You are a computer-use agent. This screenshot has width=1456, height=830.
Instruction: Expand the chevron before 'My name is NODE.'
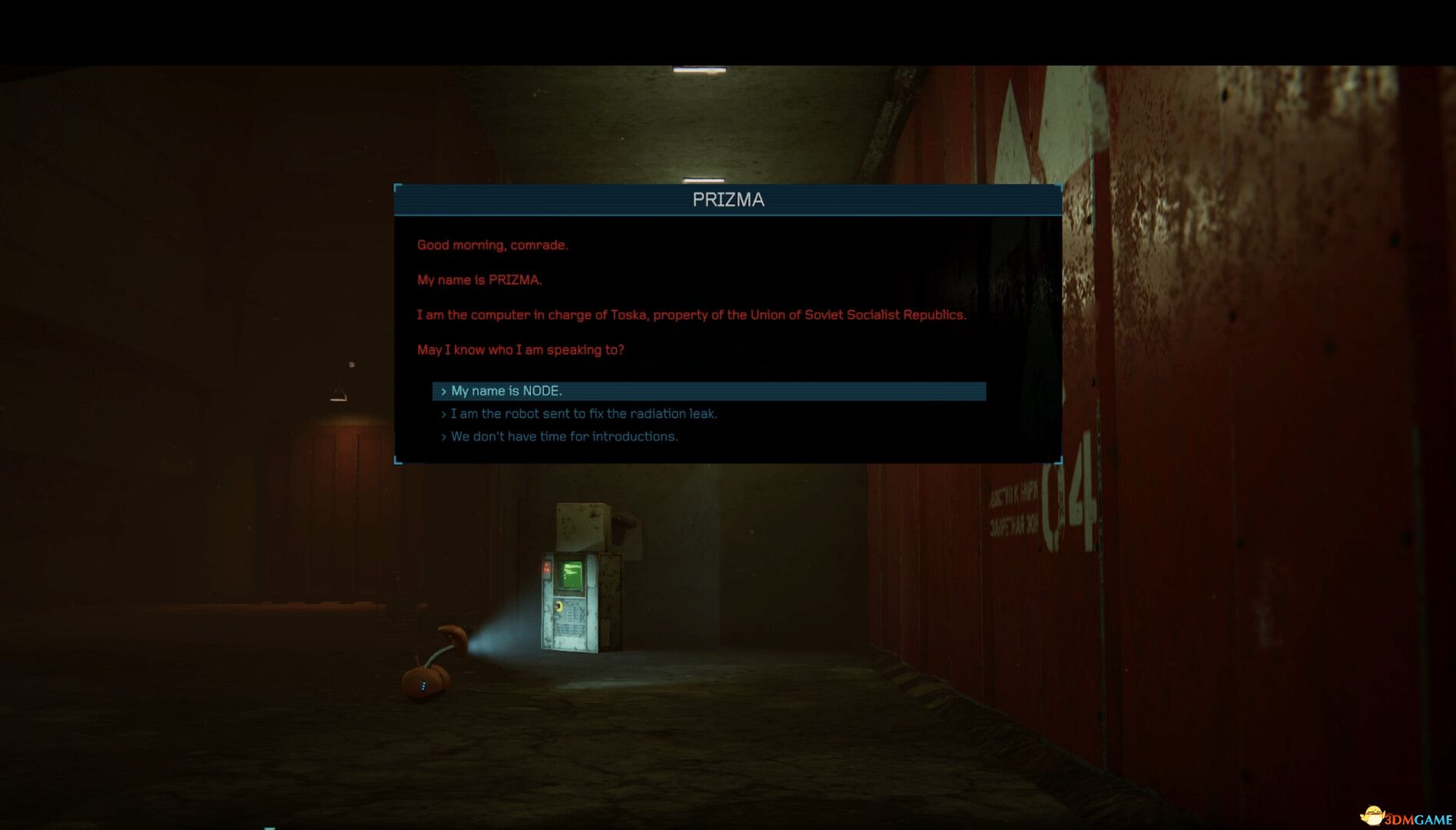tap(443, 390)
